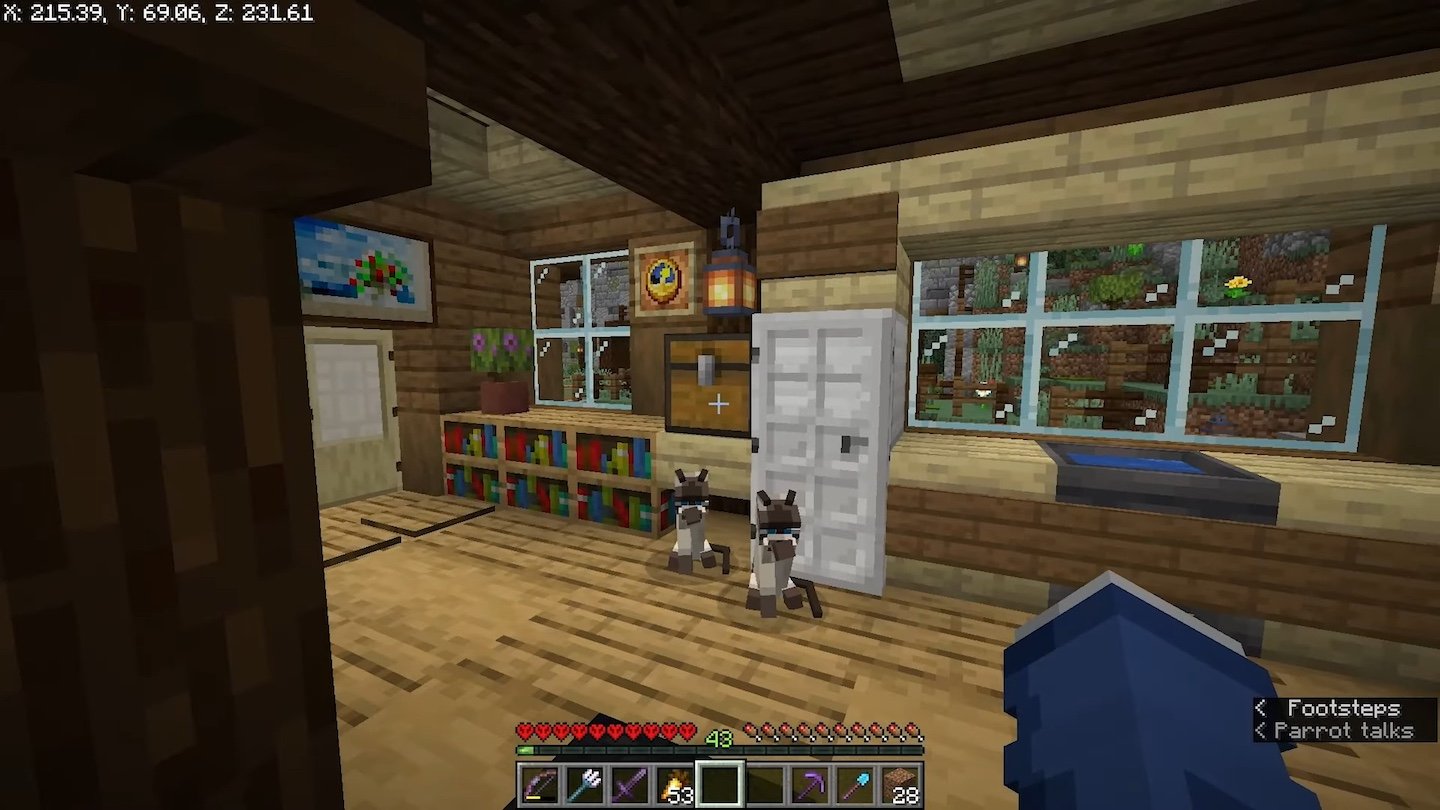Select the diamond shovel hotbar slot
Screen dimensions: 1440x810
855,785
